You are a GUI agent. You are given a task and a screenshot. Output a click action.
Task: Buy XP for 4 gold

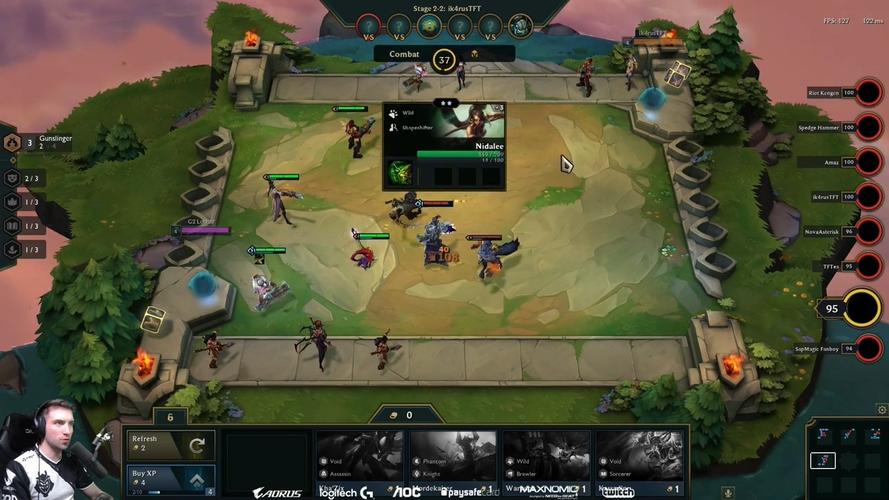coord(170,478)
